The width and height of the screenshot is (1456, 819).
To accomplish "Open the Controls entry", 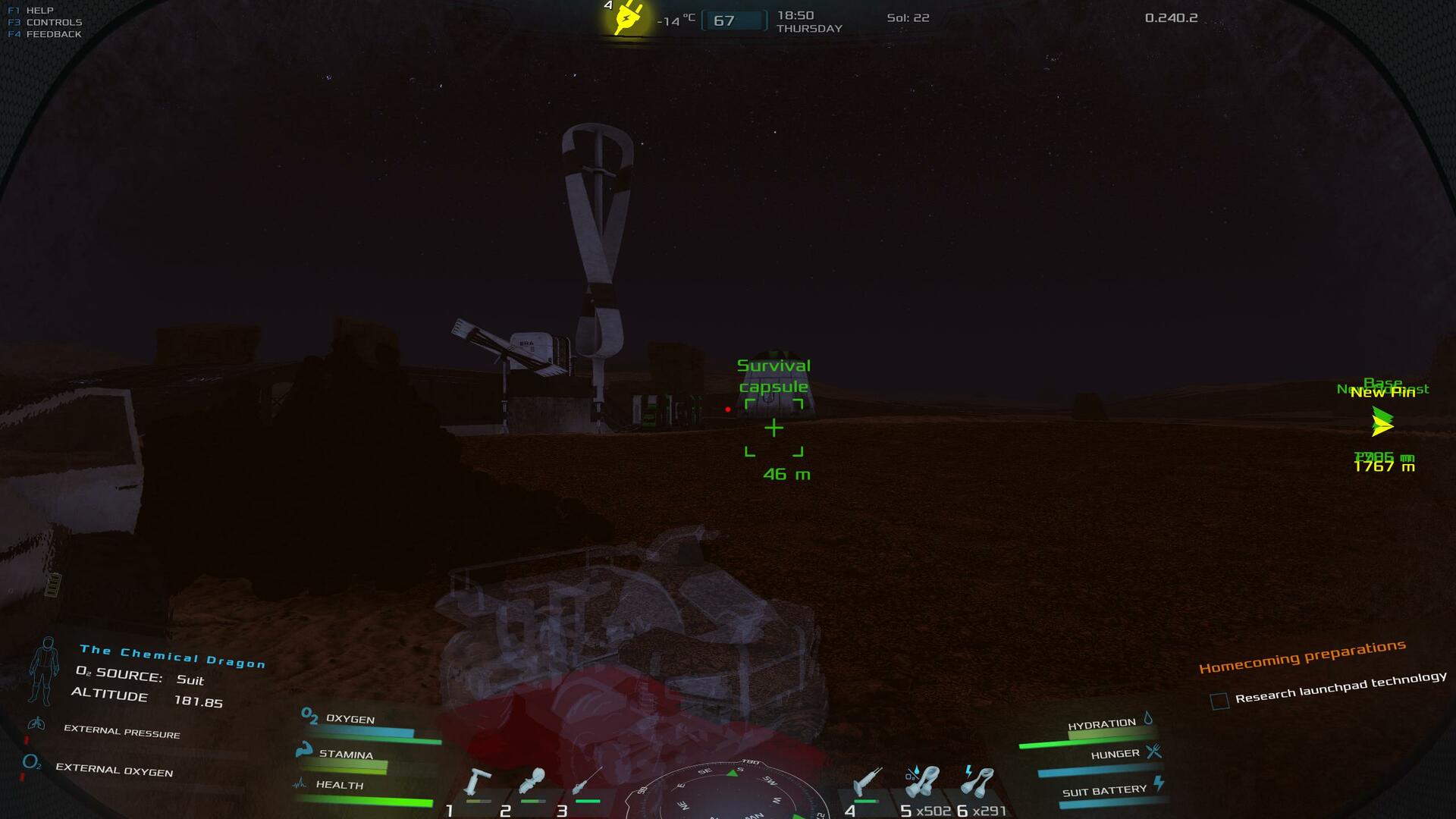I will point(53,22).
